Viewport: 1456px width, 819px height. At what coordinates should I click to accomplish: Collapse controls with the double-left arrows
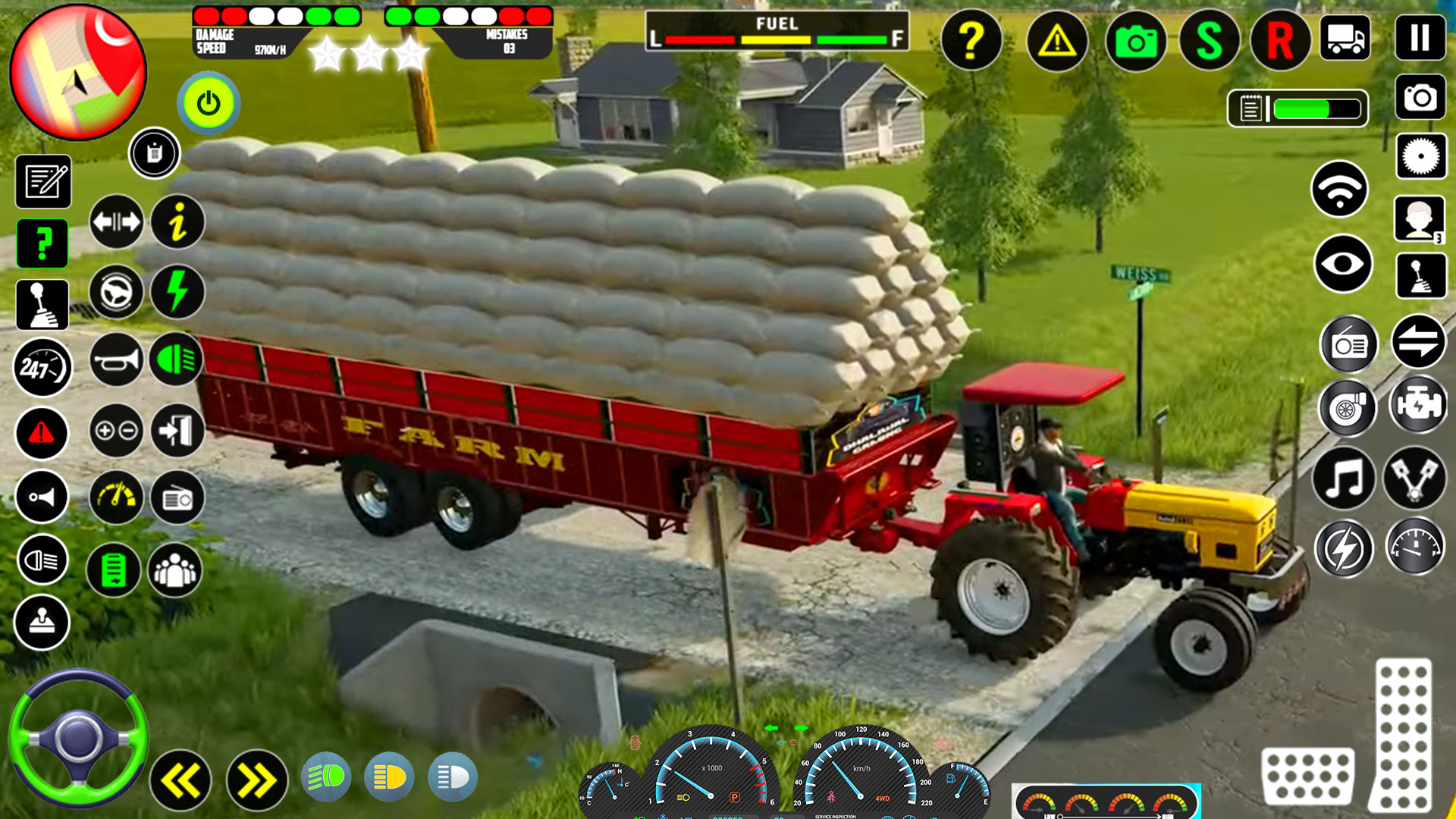coord(180,779)
